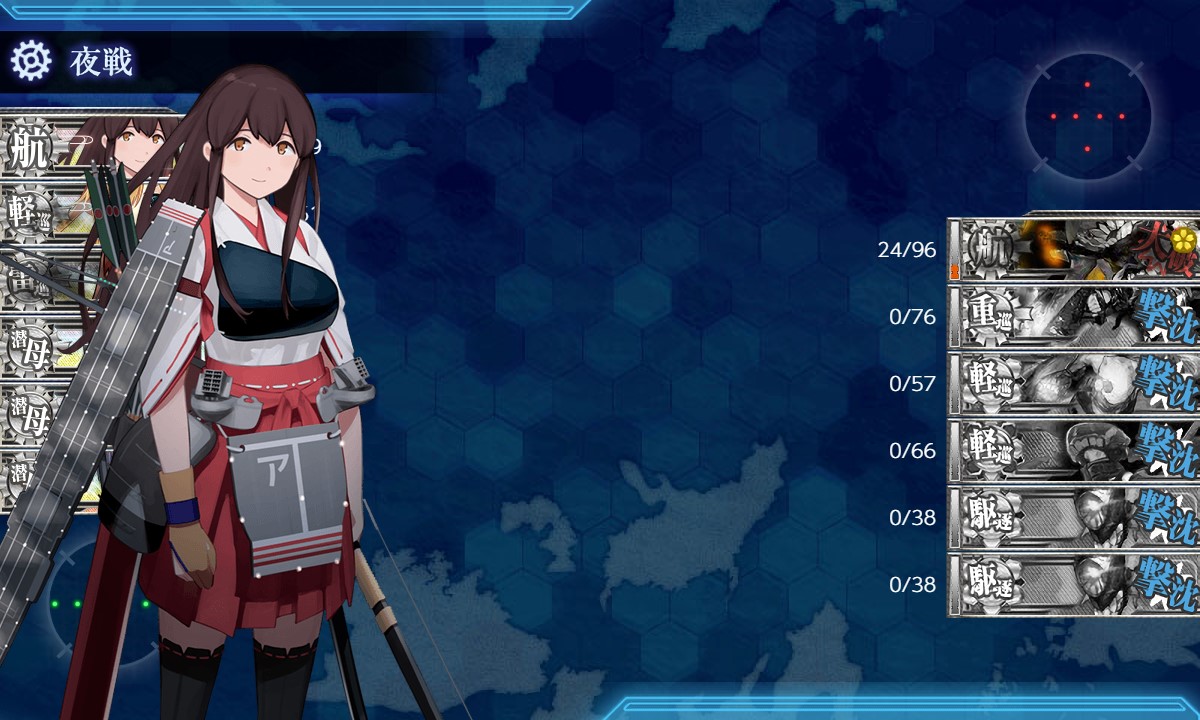Image resolution: width=1200 pixels, height=720 pixels.
Task: Choose the sunk light cruiser with 0/57 HP
Action: (1075, 383)
